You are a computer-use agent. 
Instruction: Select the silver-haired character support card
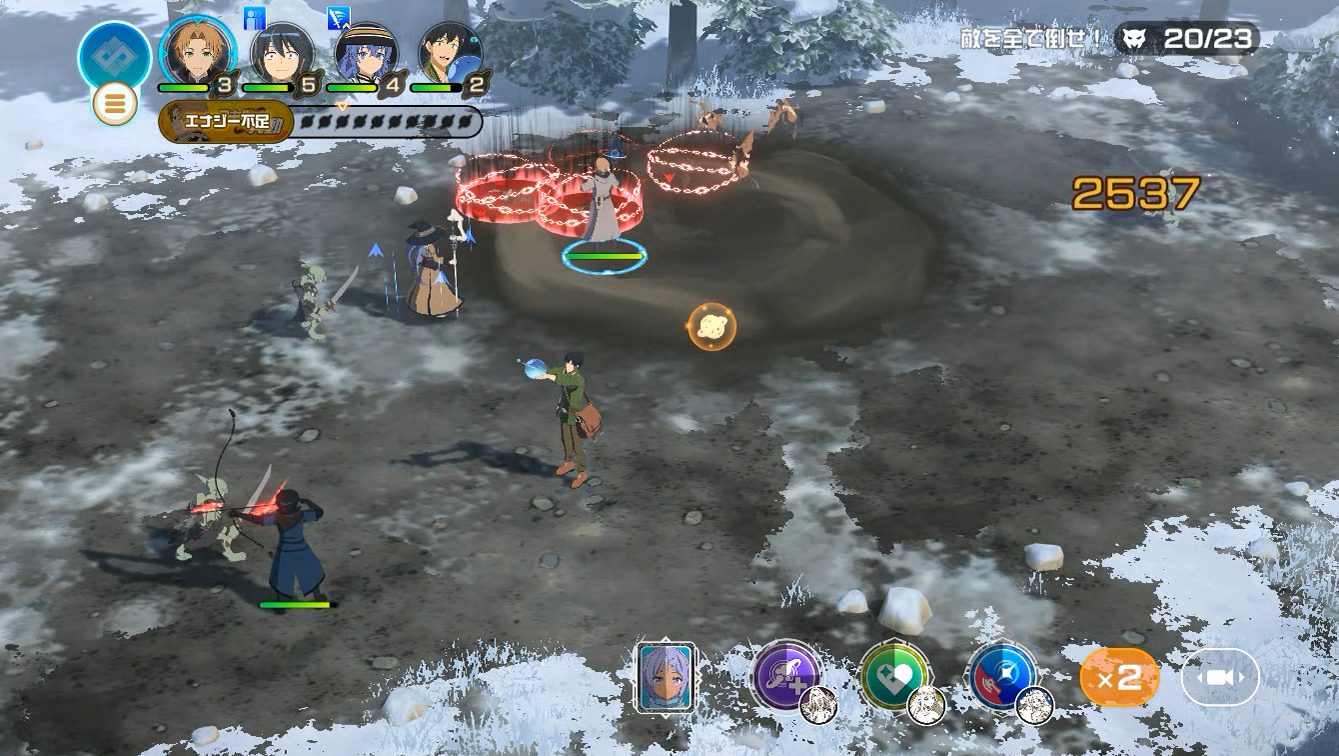[666, 677]
